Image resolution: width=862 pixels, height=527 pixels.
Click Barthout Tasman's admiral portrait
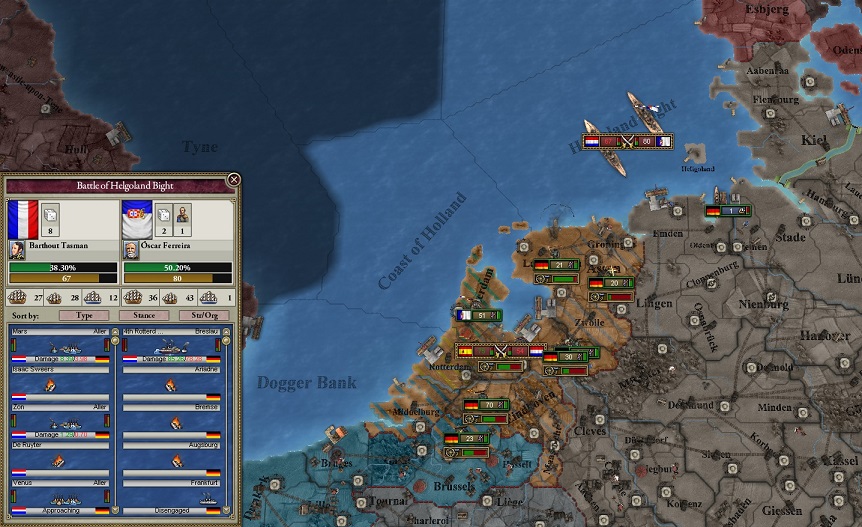[17, 247]
